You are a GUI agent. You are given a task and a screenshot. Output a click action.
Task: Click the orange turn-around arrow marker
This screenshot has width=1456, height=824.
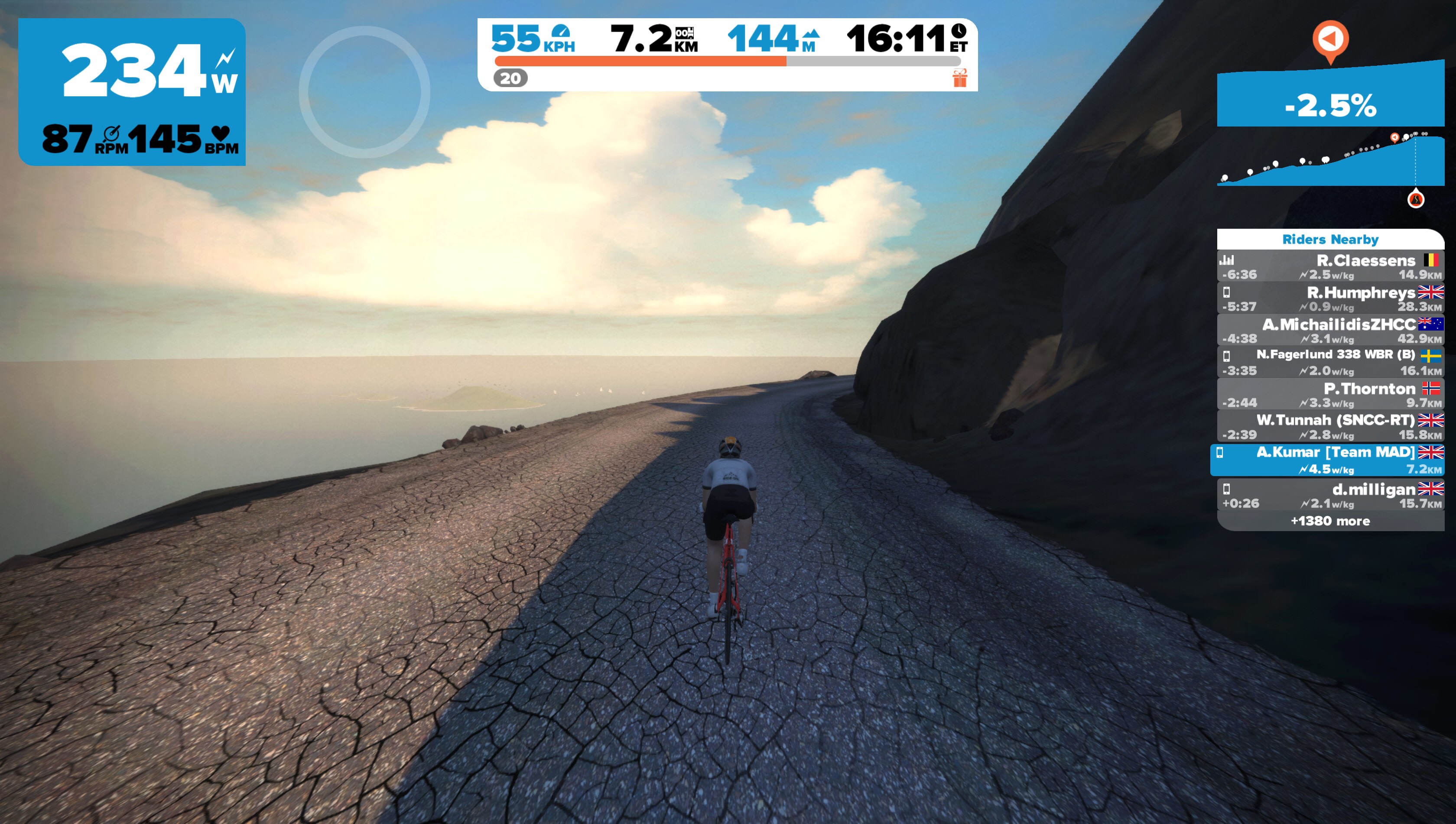coord(1330,39)
